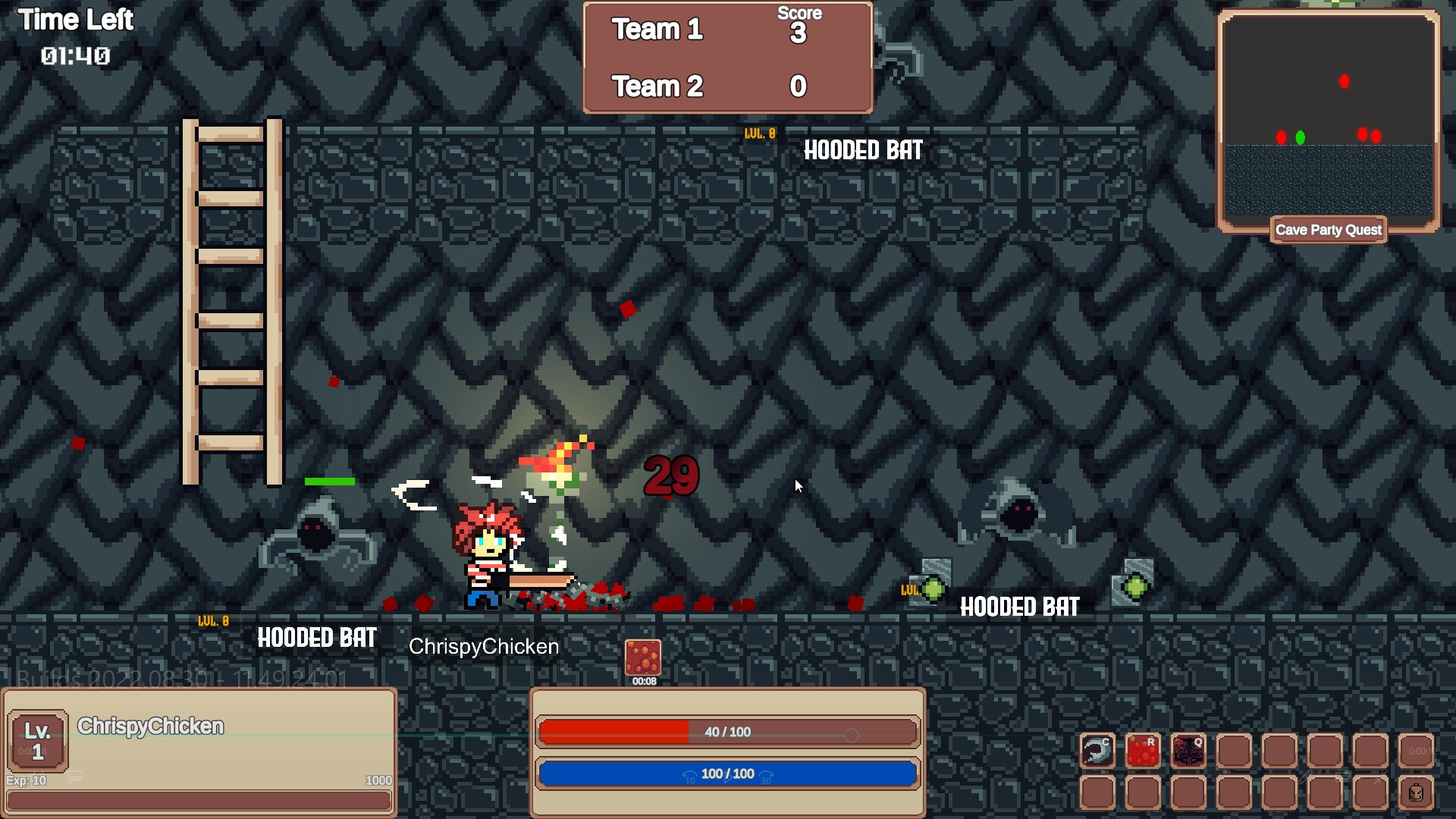This screenshot has width=1456, height=819.
Task: Use the Q dark tree skill icon
Action: [1188, 751]
